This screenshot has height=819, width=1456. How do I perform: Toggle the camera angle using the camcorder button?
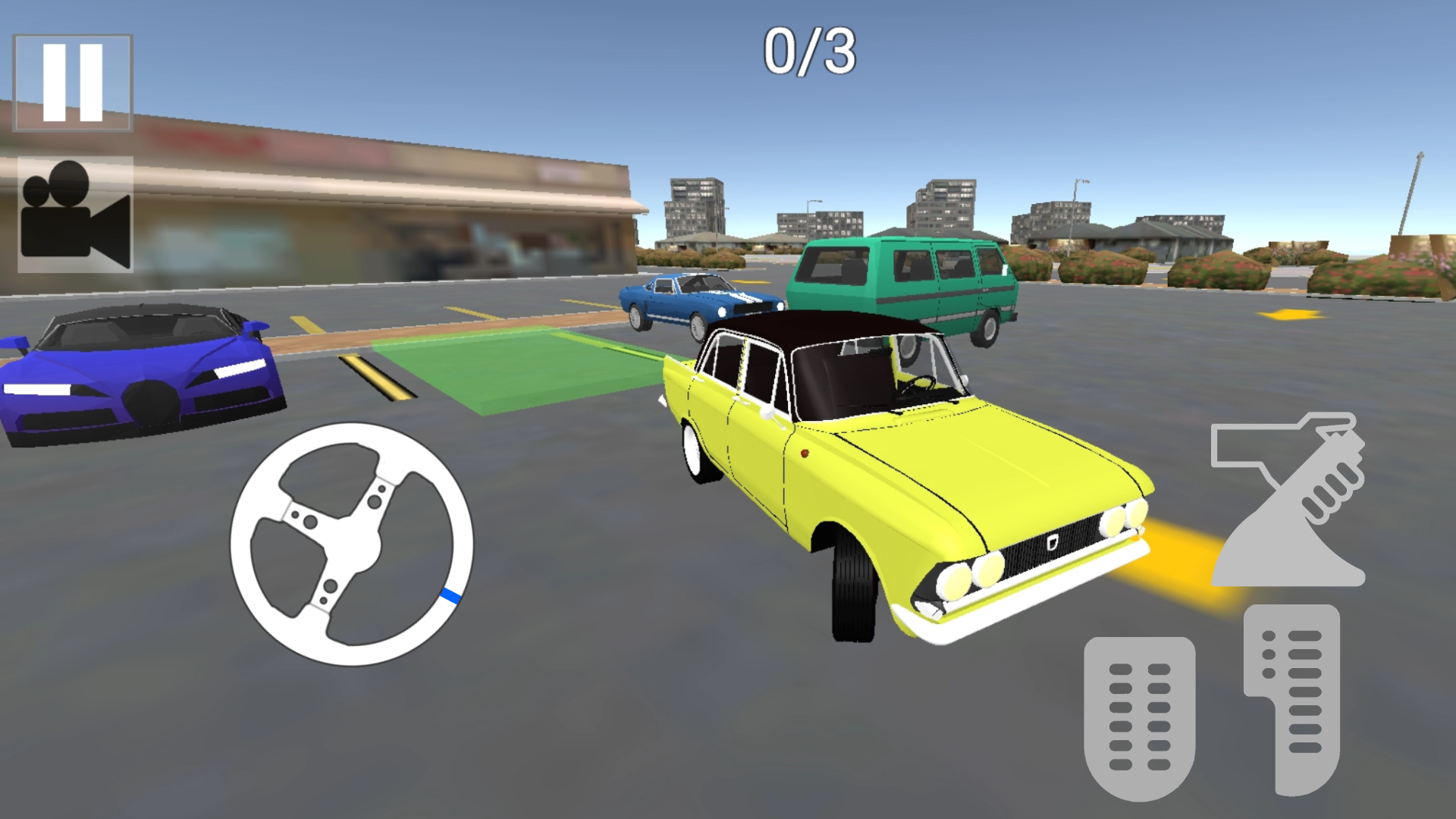(74, 216)
